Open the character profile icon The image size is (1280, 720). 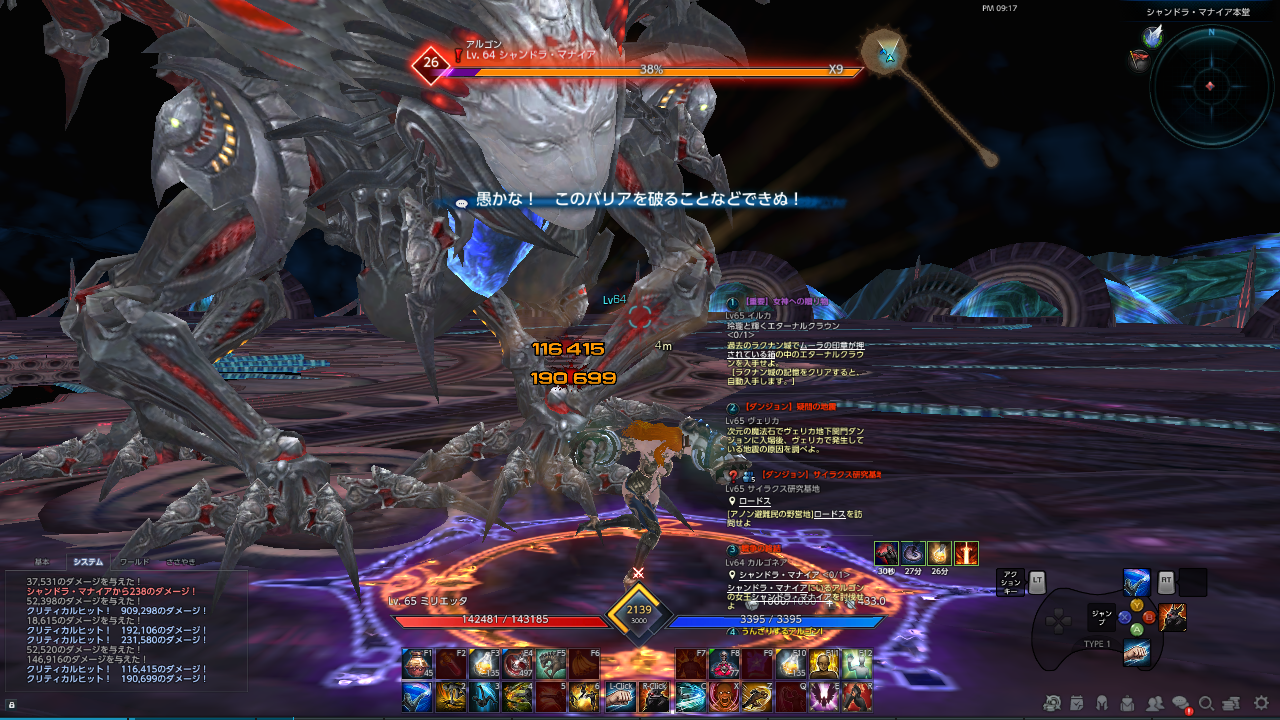click(x=1104, y=704)
